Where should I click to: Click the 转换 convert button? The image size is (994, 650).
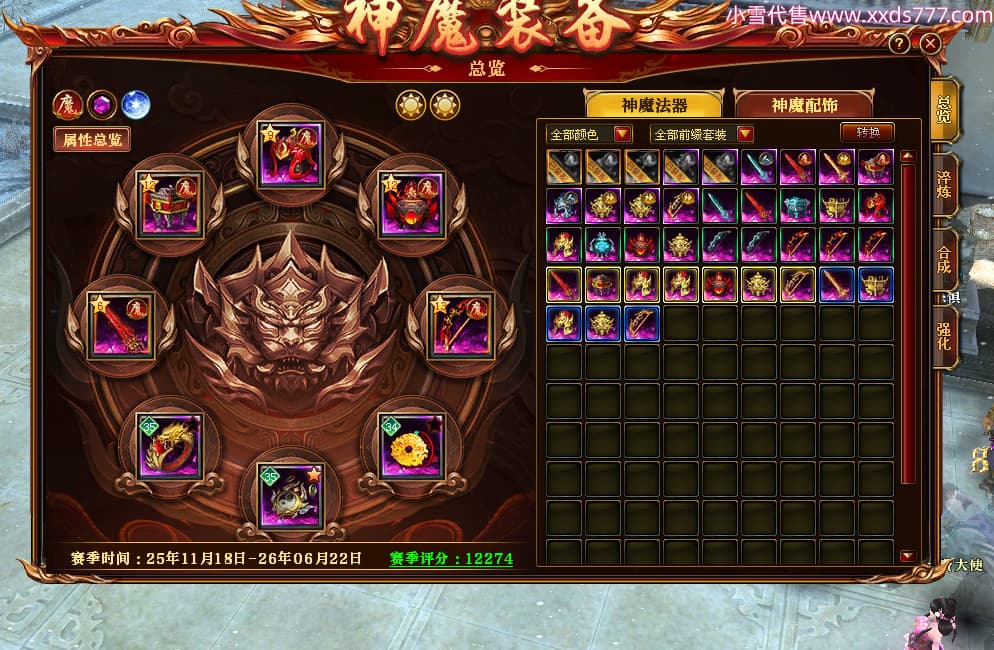(x=866, y=132)
